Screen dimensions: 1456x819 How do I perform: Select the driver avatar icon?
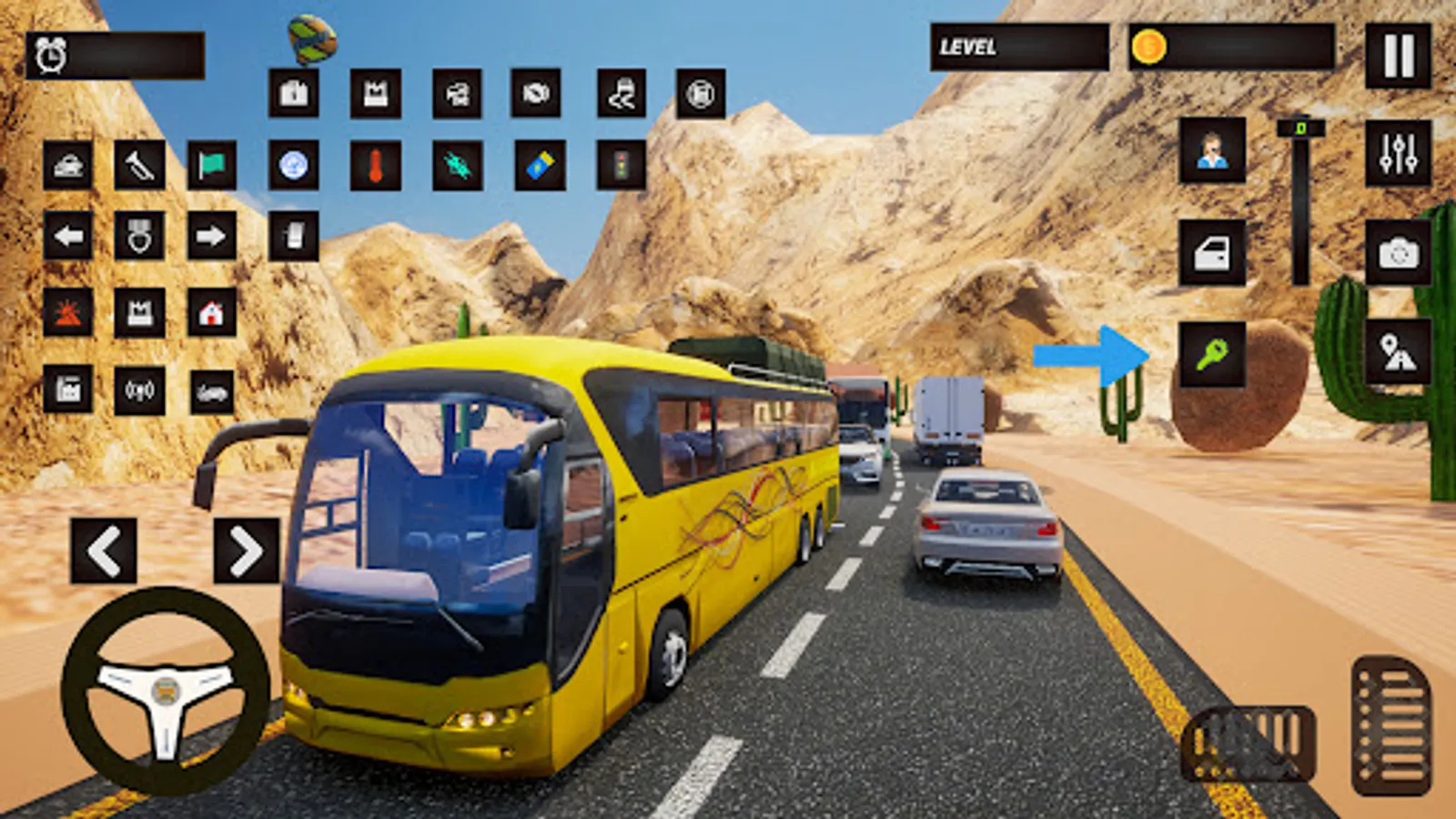click(x=1212, y=151)
